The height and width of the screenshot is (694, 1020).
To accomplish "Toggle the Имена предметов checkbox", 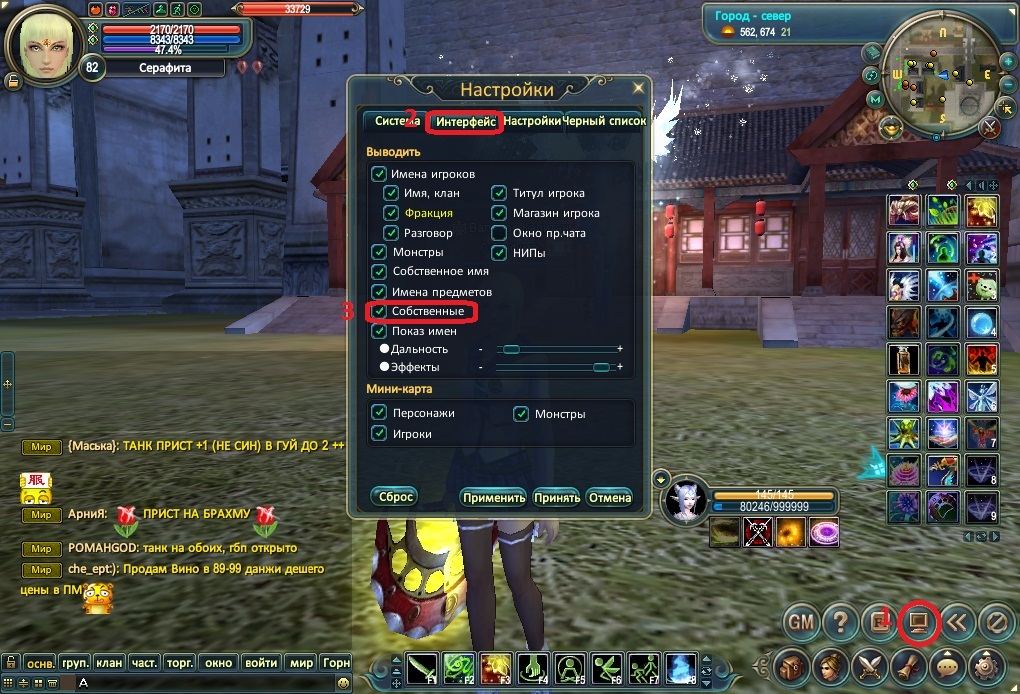I will coord(379,291).
